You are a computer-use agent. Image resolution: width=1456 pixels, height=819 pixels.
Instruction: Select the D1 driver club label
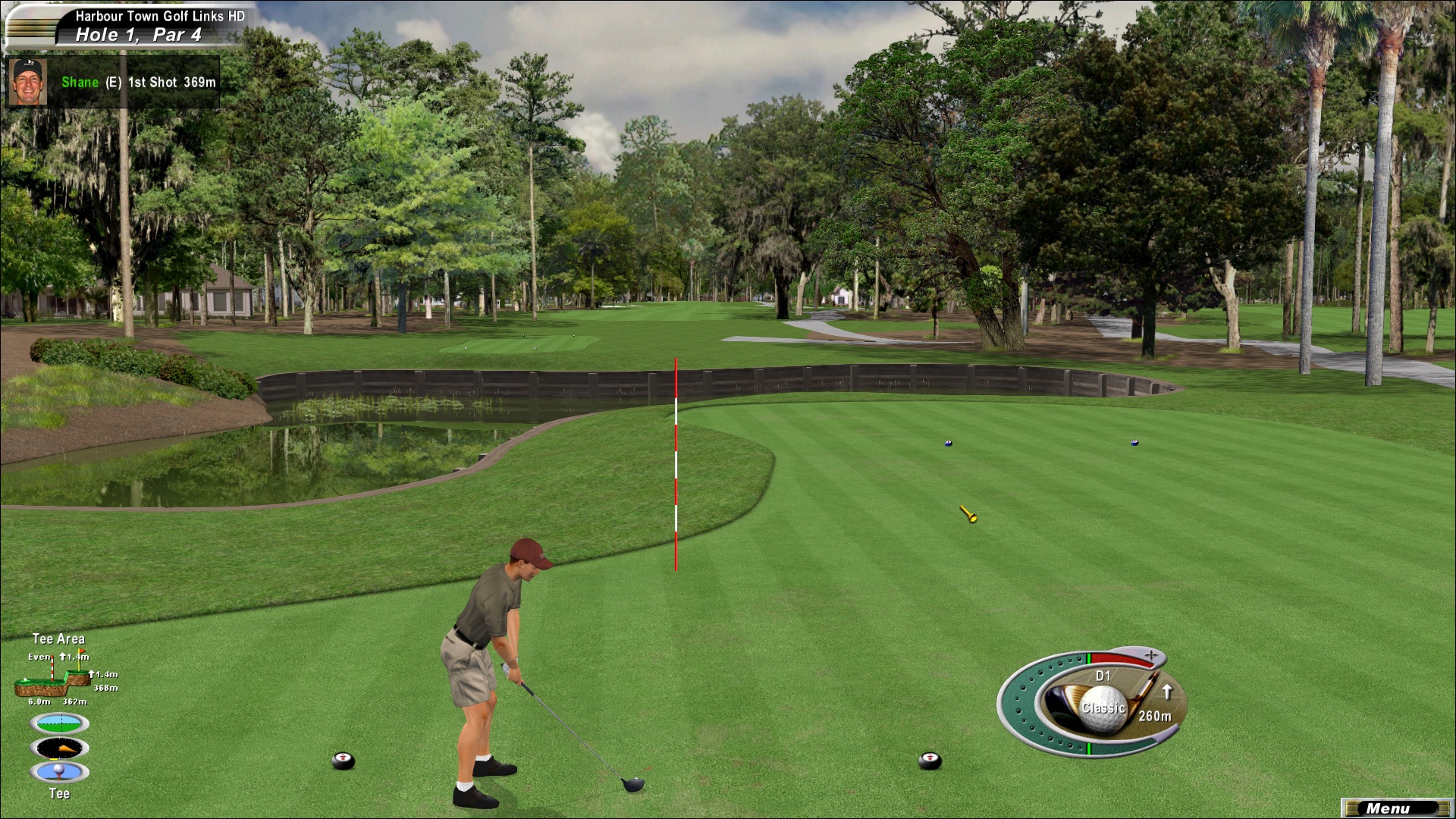pyautogui.click(x=1103, y=676)
